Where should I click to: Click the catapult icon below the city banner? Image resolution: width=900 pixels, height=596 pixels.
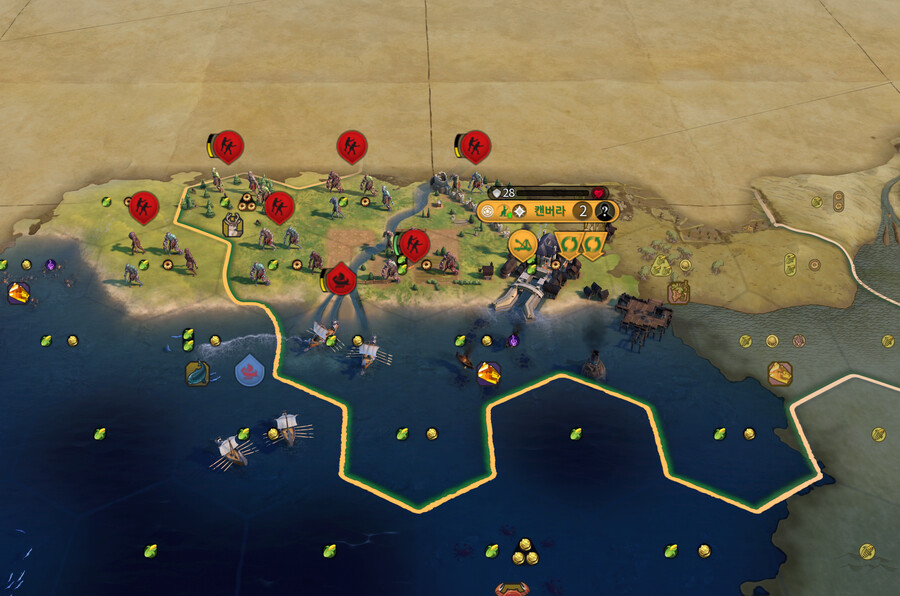523,243
